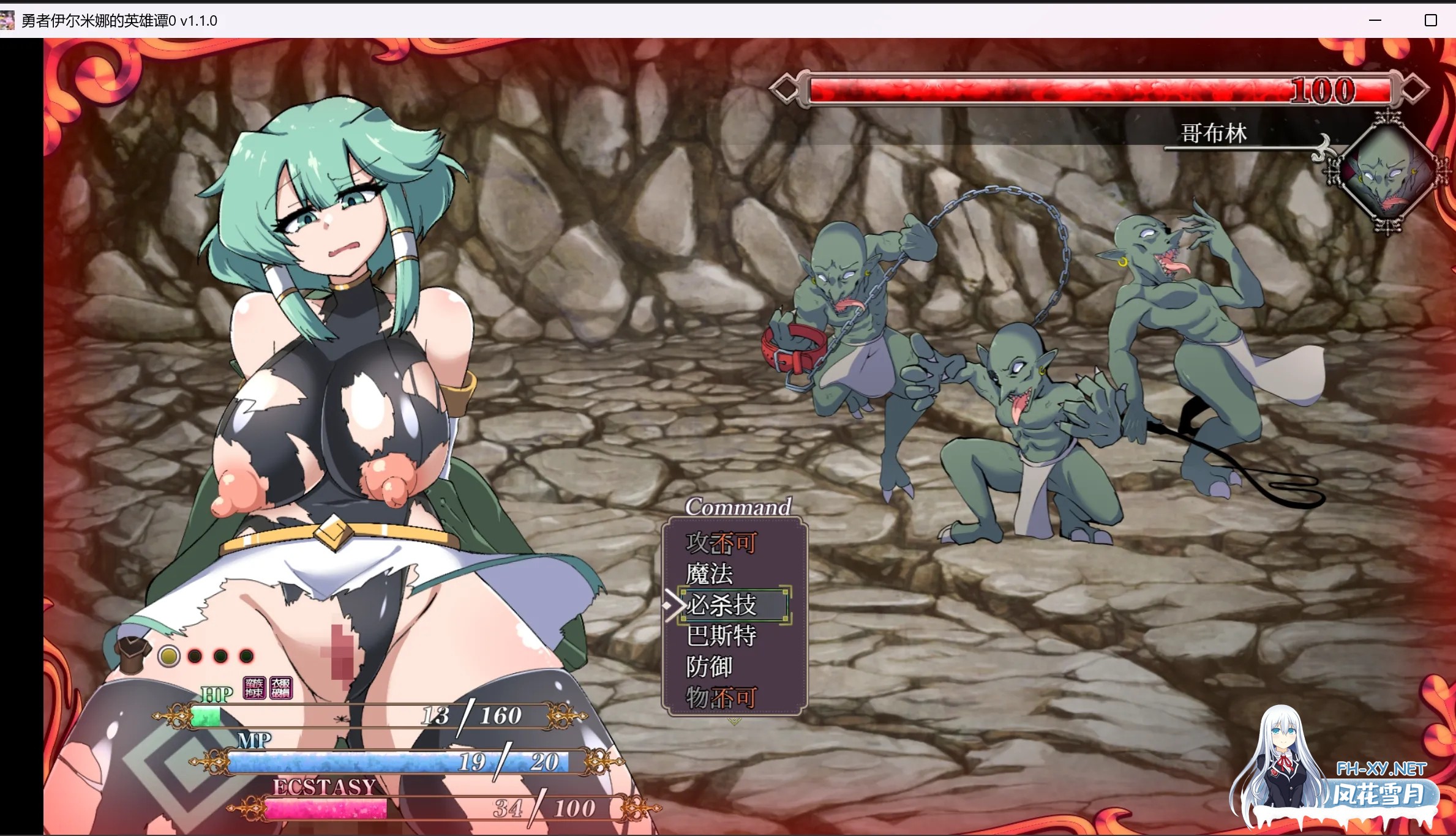The width and height of the screenshot is (1456, 836).
Task: Choose the 巴斯特 command option
Action: coord(723,636)
